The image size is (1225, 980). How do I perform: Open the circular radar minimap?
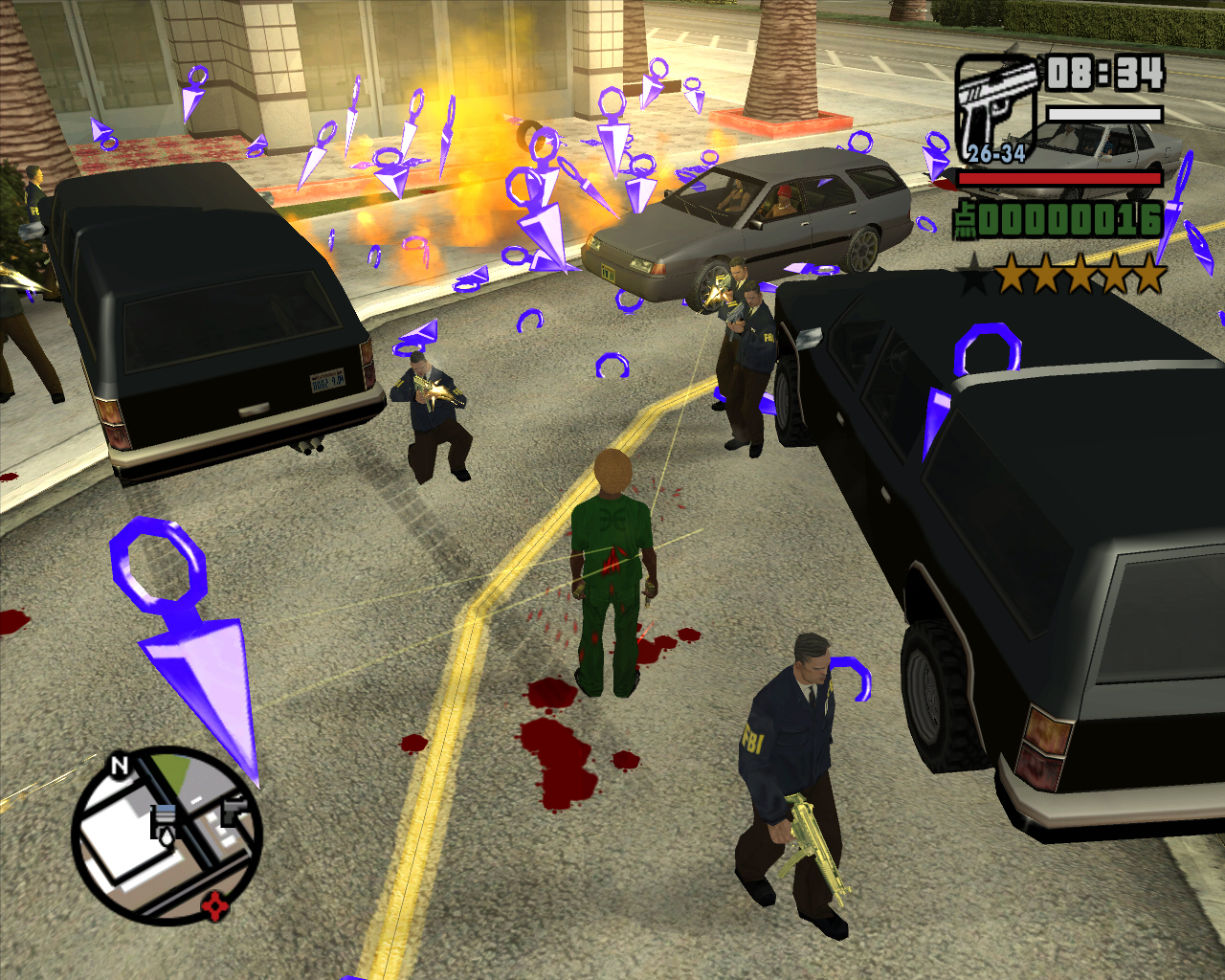click(167, 835)
